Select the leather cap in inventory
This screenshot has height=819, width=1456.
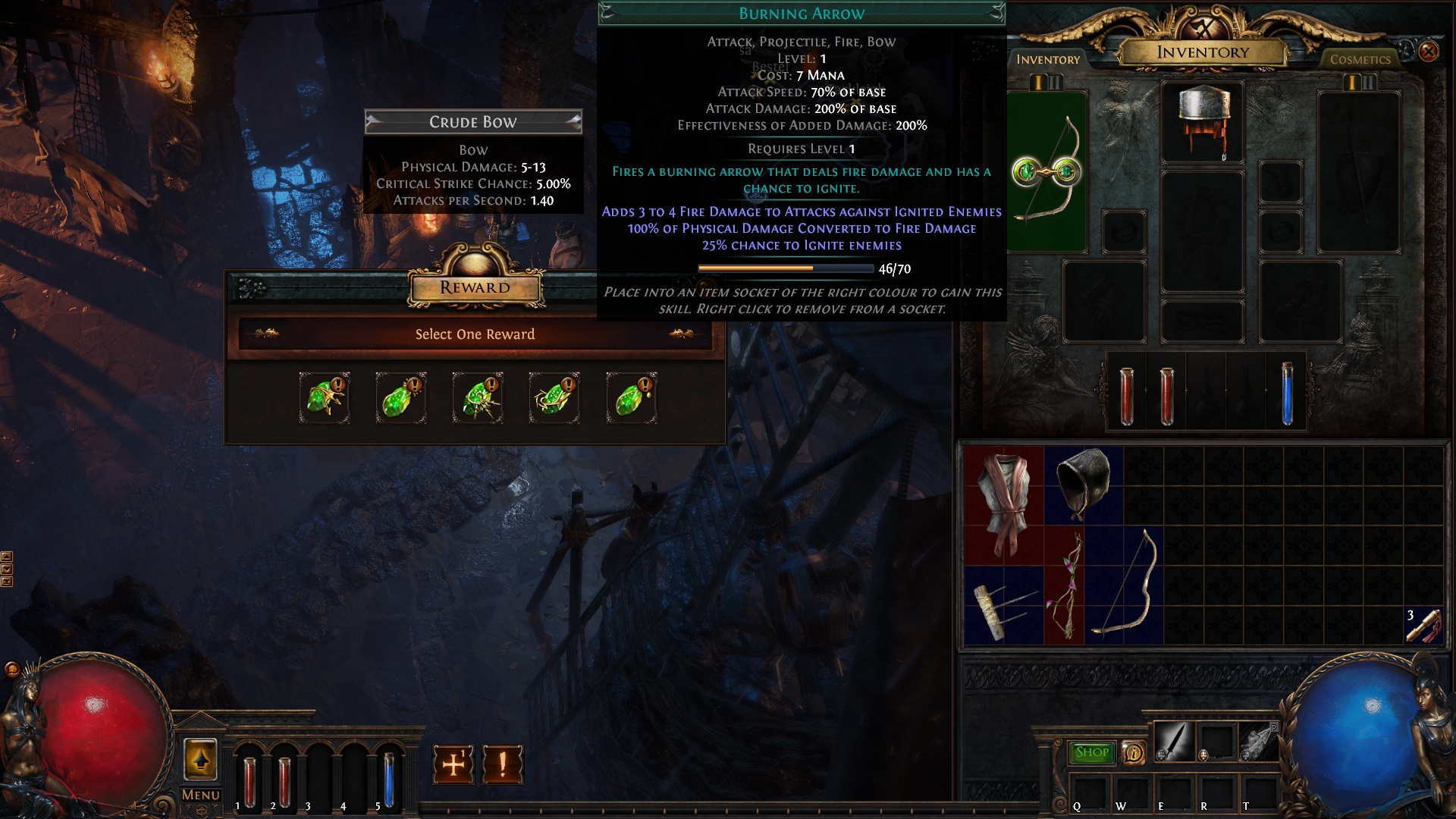(1084, 484)
